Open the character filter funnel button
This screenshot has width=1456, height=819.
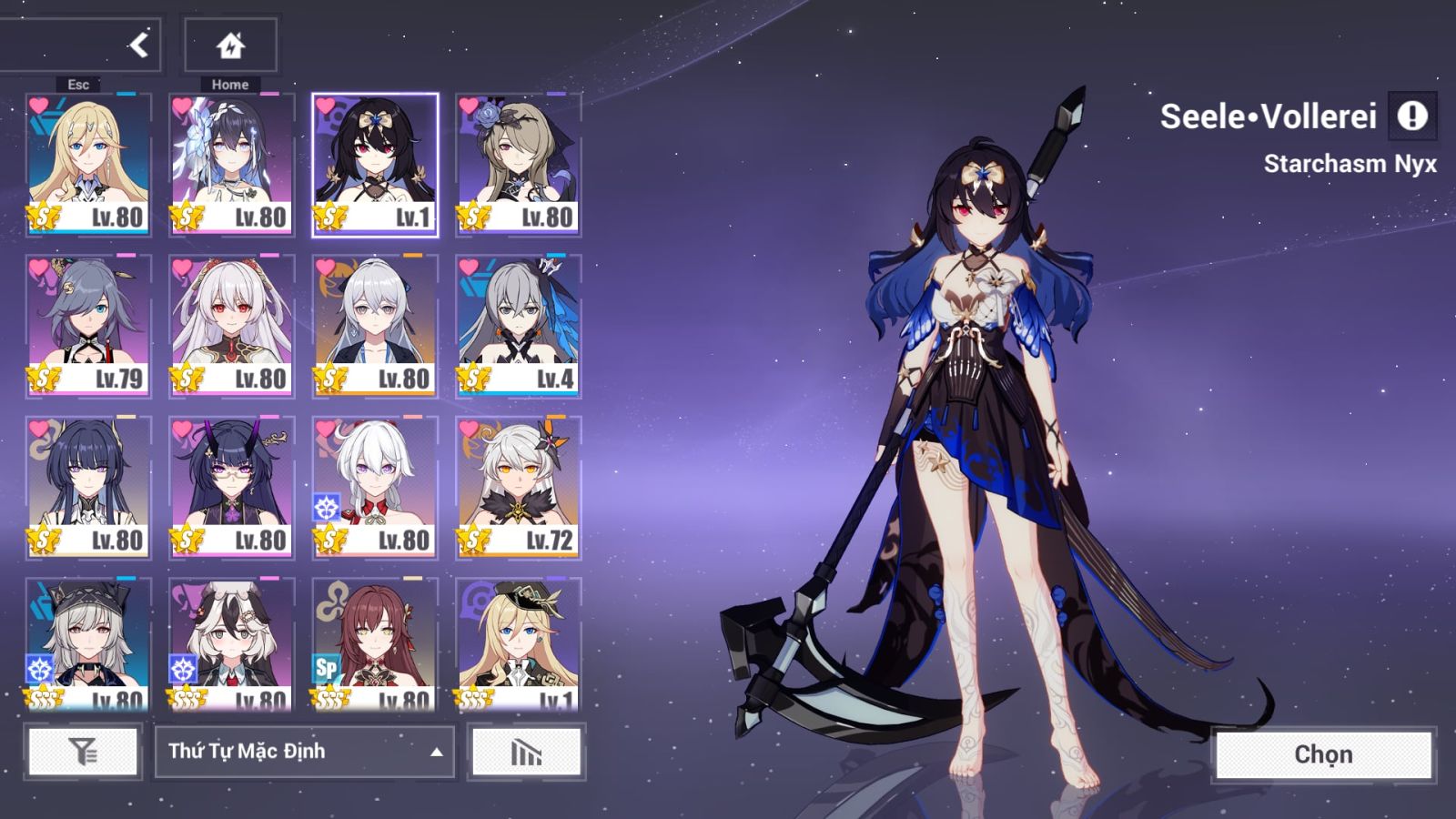pos(83,752)
